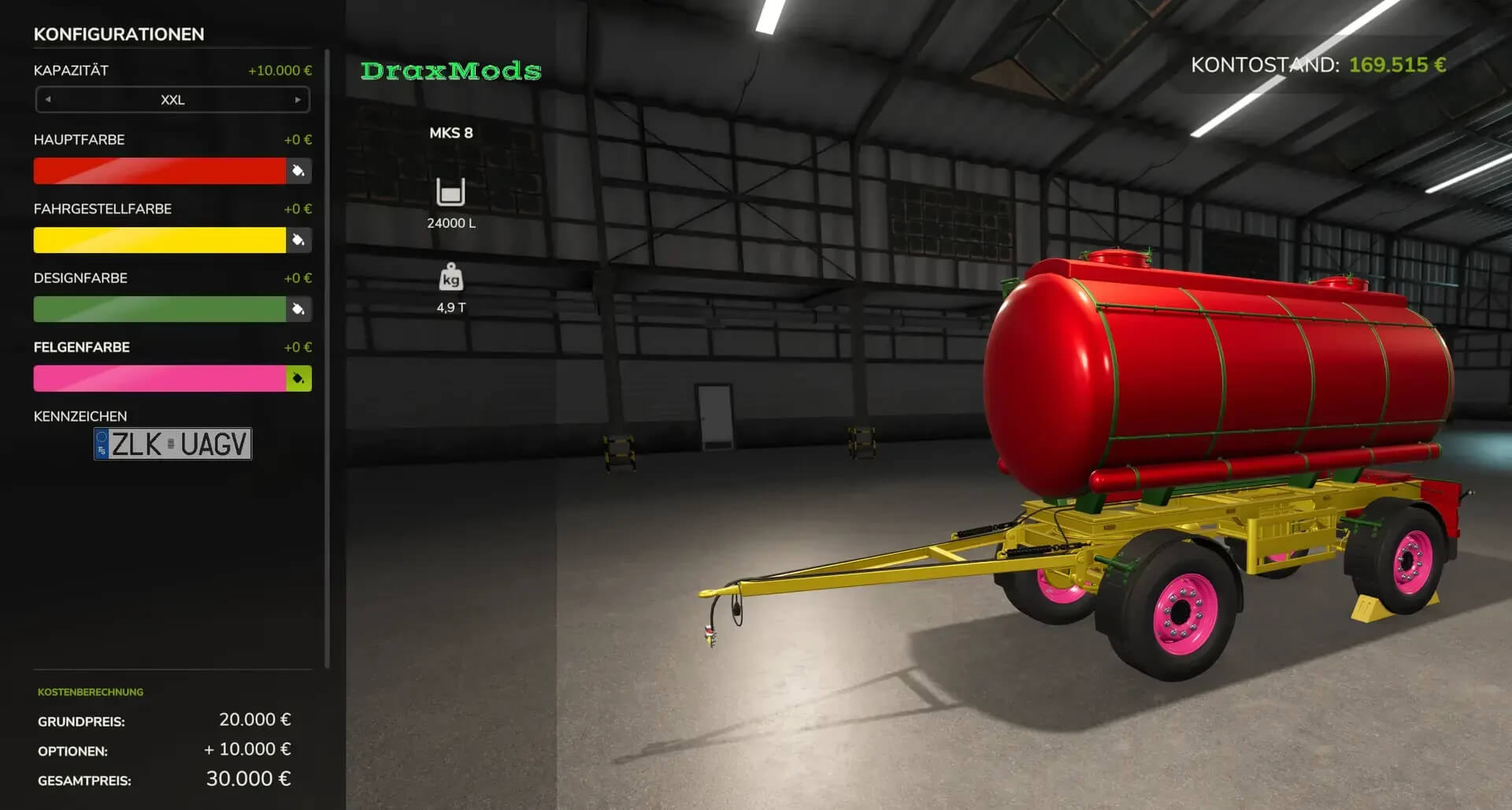The height and width of the screenshot is (810, 1512).
Task: Select the red Hauptfarbe color bar
Action: pos(159,171)
